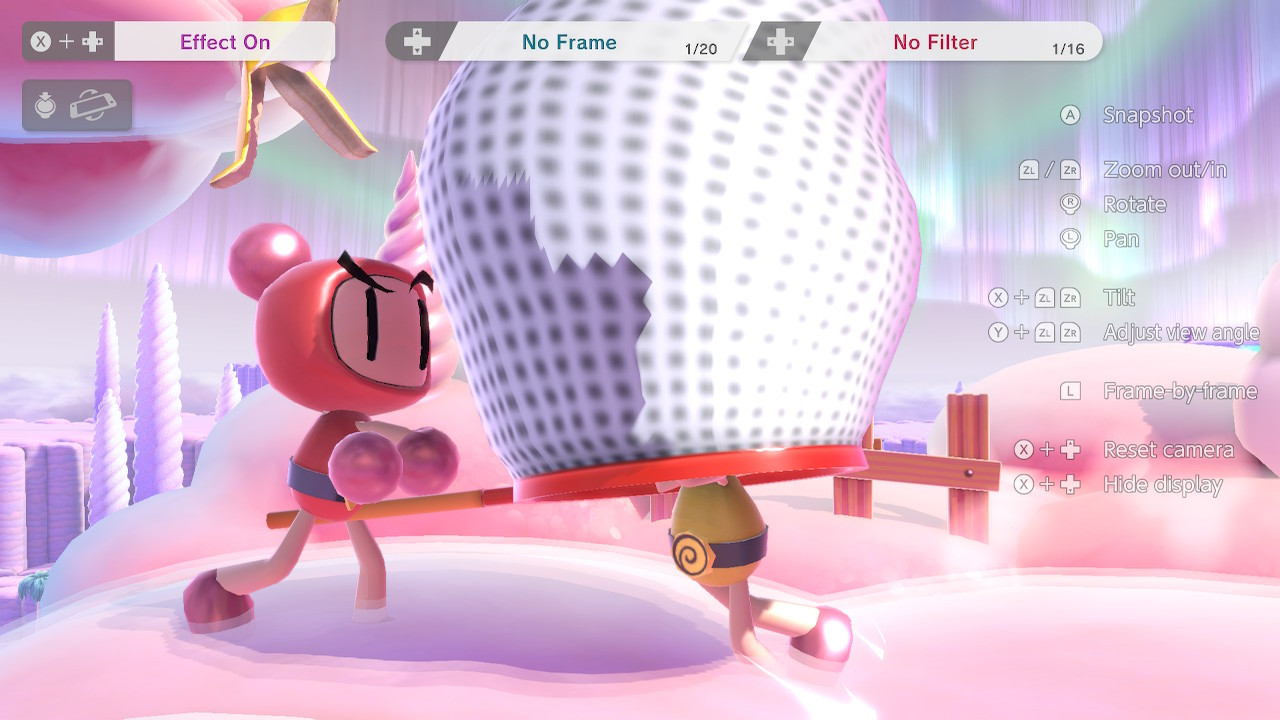Click the D-pad icon beside No Frame
This screenshot has height=720, width=1280.
pyautogui.click(x=417, y=41)
